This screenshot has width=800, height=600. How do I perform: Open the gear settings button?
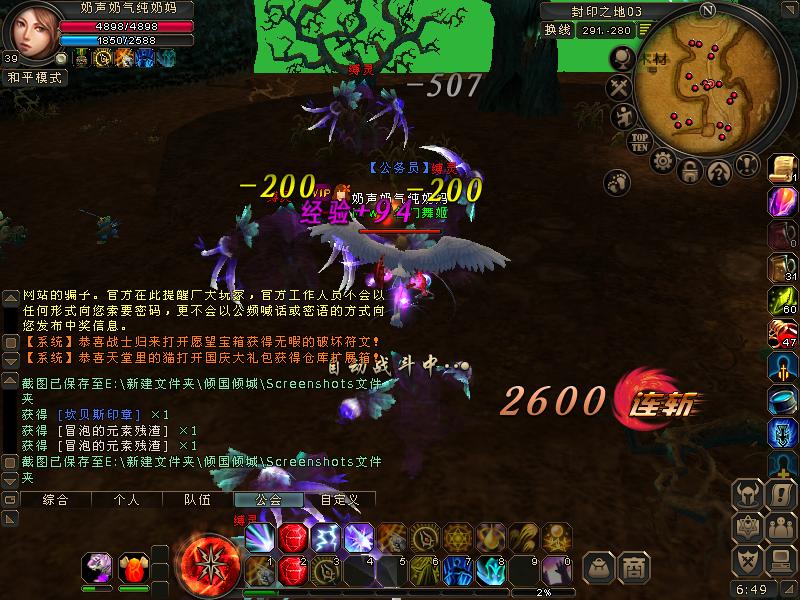[664, 163]
